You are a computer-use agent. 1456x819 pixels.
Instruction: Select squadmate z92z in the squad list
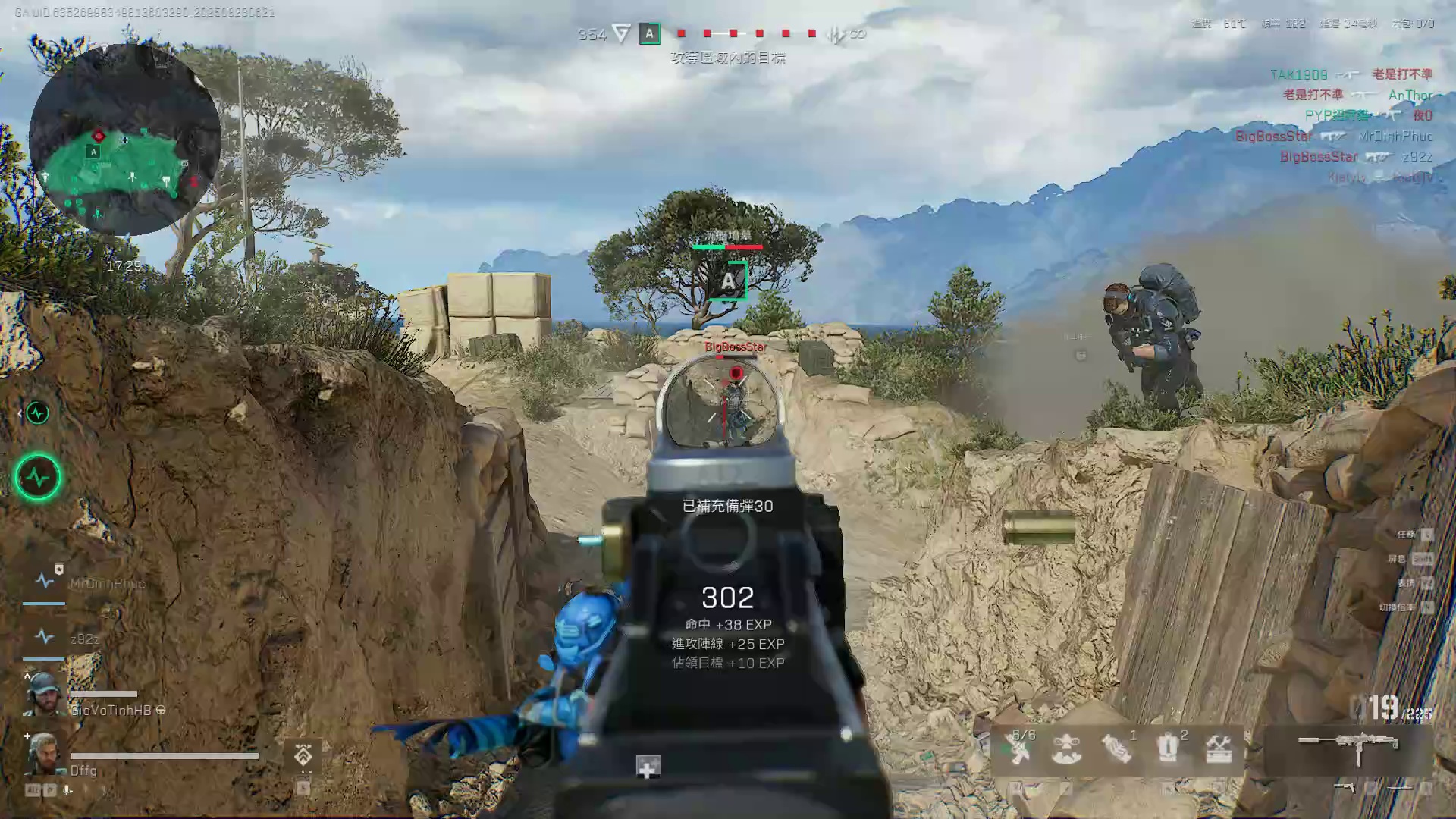tap(84, 639)
